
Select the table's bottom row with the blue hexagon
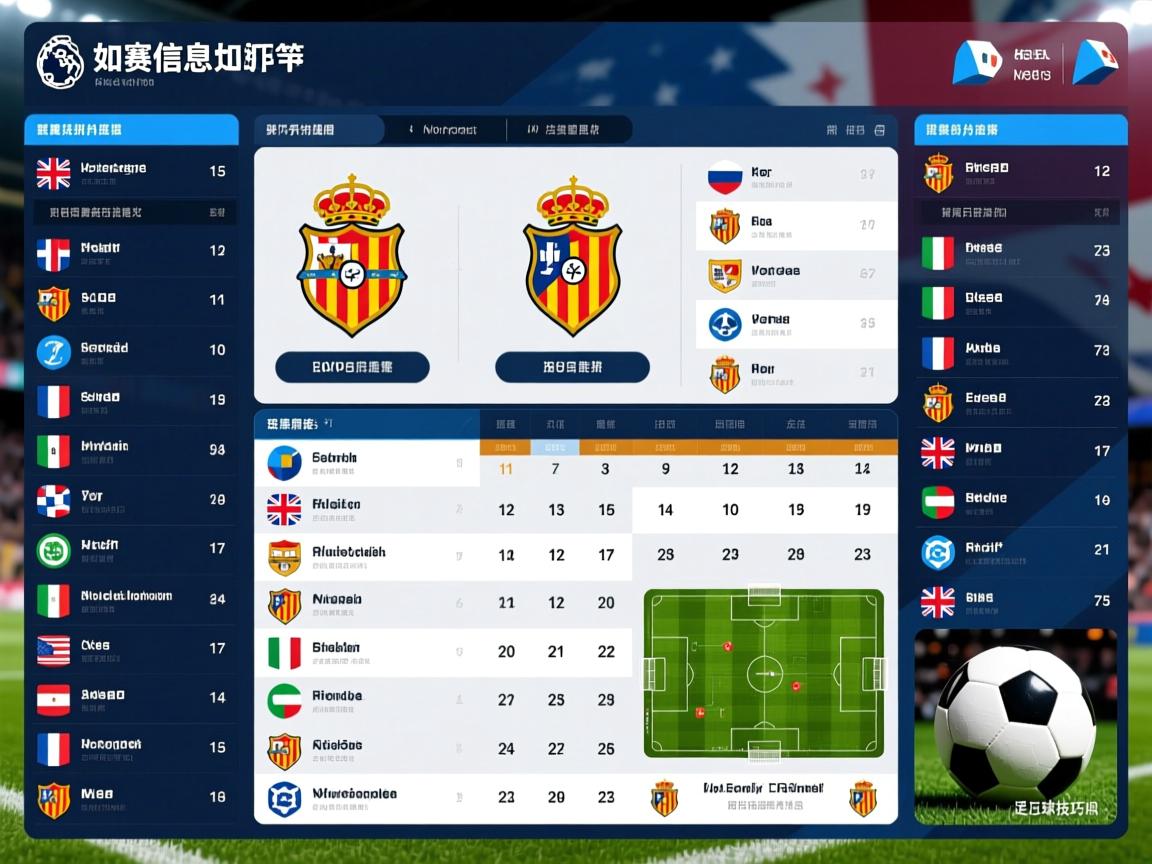(x=366, y=798)
